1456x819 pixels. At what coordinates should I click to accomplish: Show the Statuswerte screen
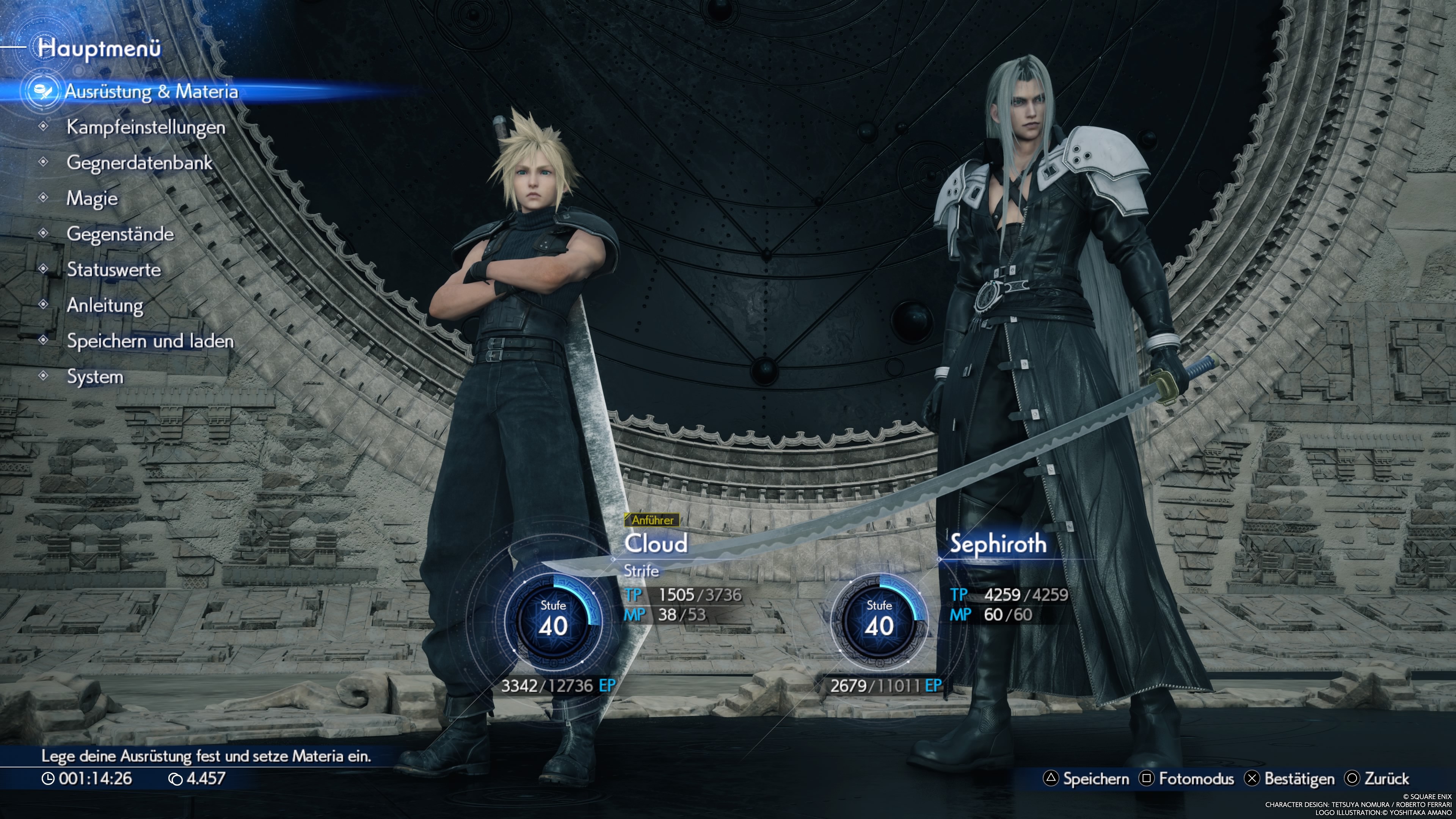pyautogui.click(x=114, y=270)
